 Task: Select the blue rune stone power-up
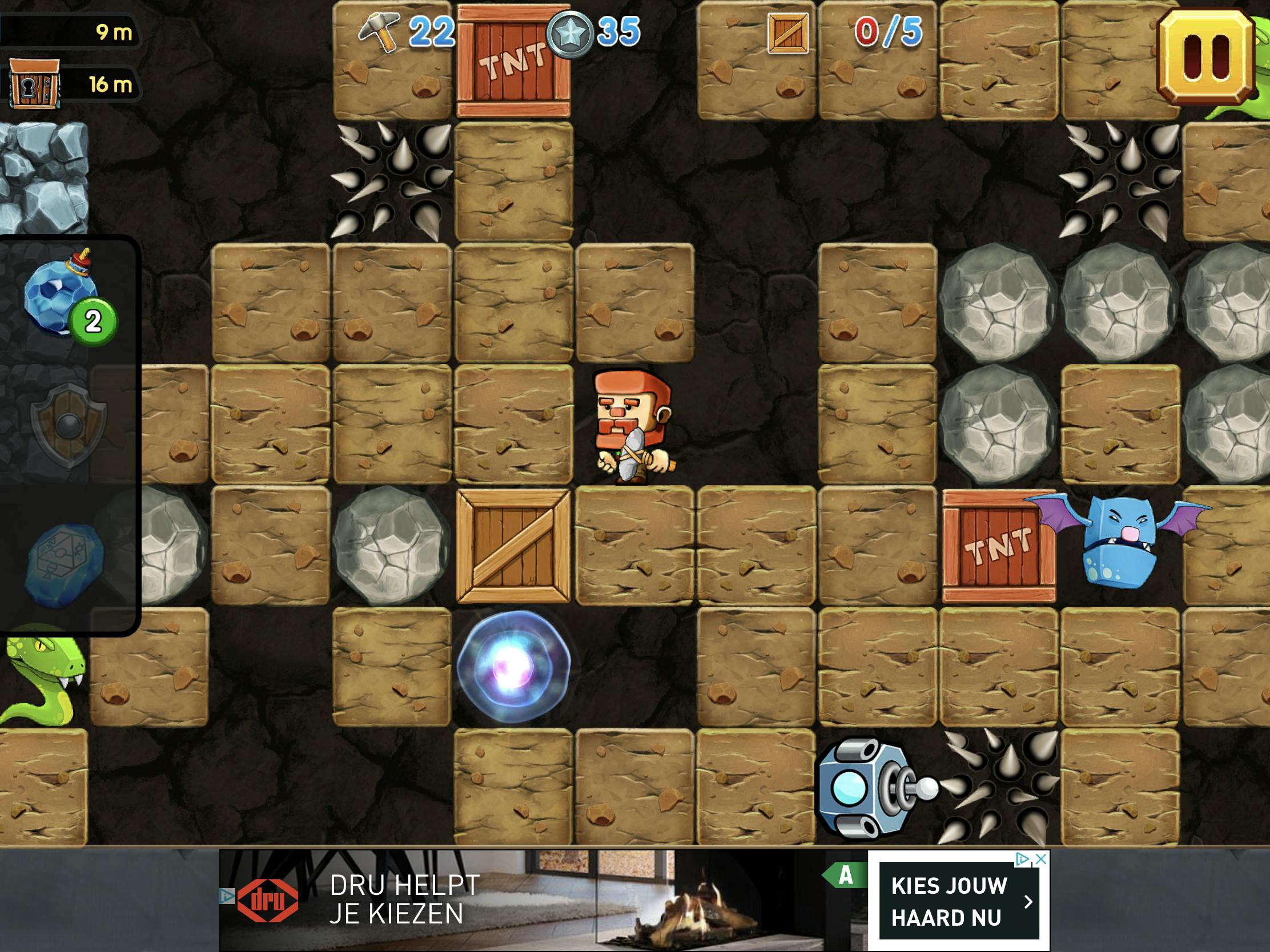[65, 563]
